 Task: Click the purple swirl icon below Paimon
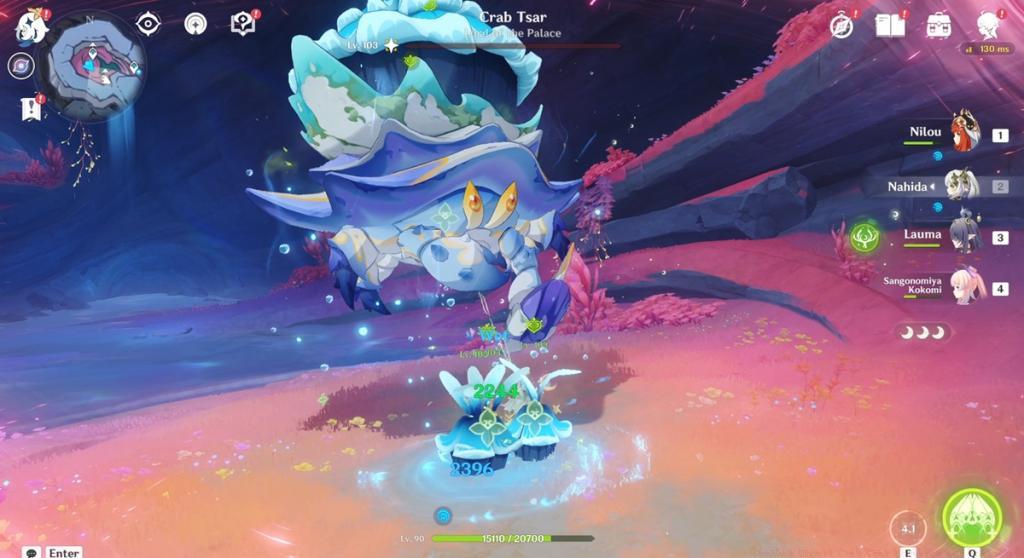(x=20, y=66)
